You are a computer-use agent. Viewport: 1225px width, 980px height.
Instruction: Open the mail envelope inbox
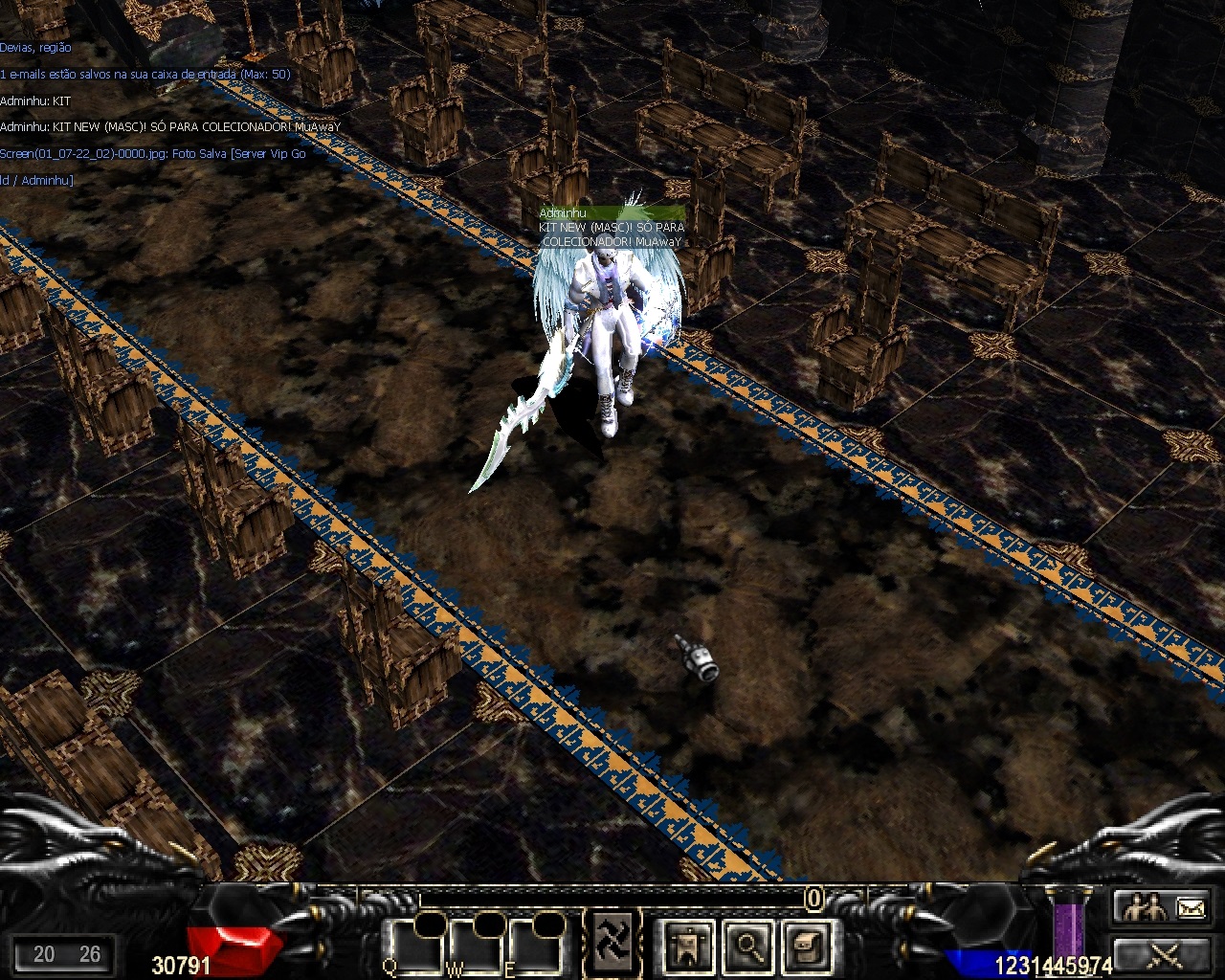point(1190,906)
